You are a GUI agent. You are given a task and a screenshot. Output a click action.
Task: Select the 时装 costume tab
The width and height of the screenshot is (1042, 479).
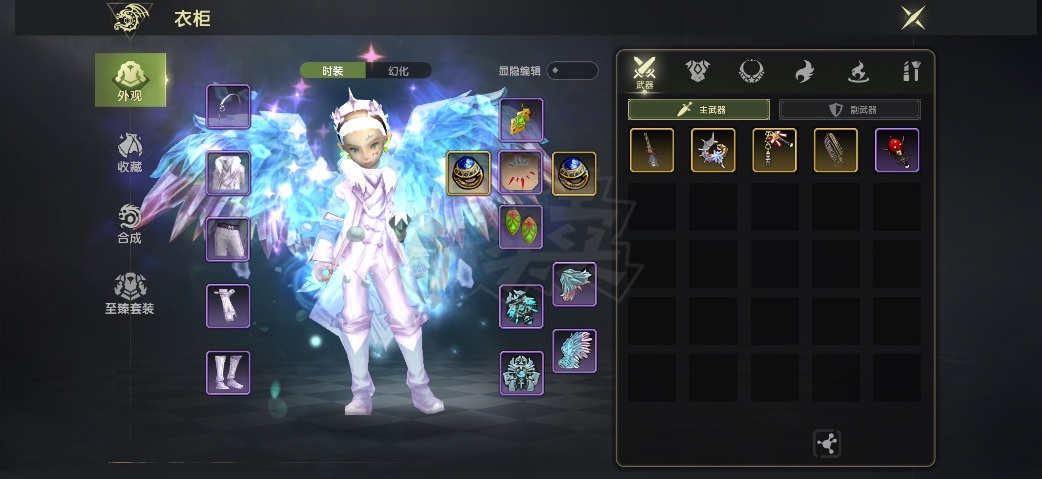pyautogui.click(x=333, y=70)
